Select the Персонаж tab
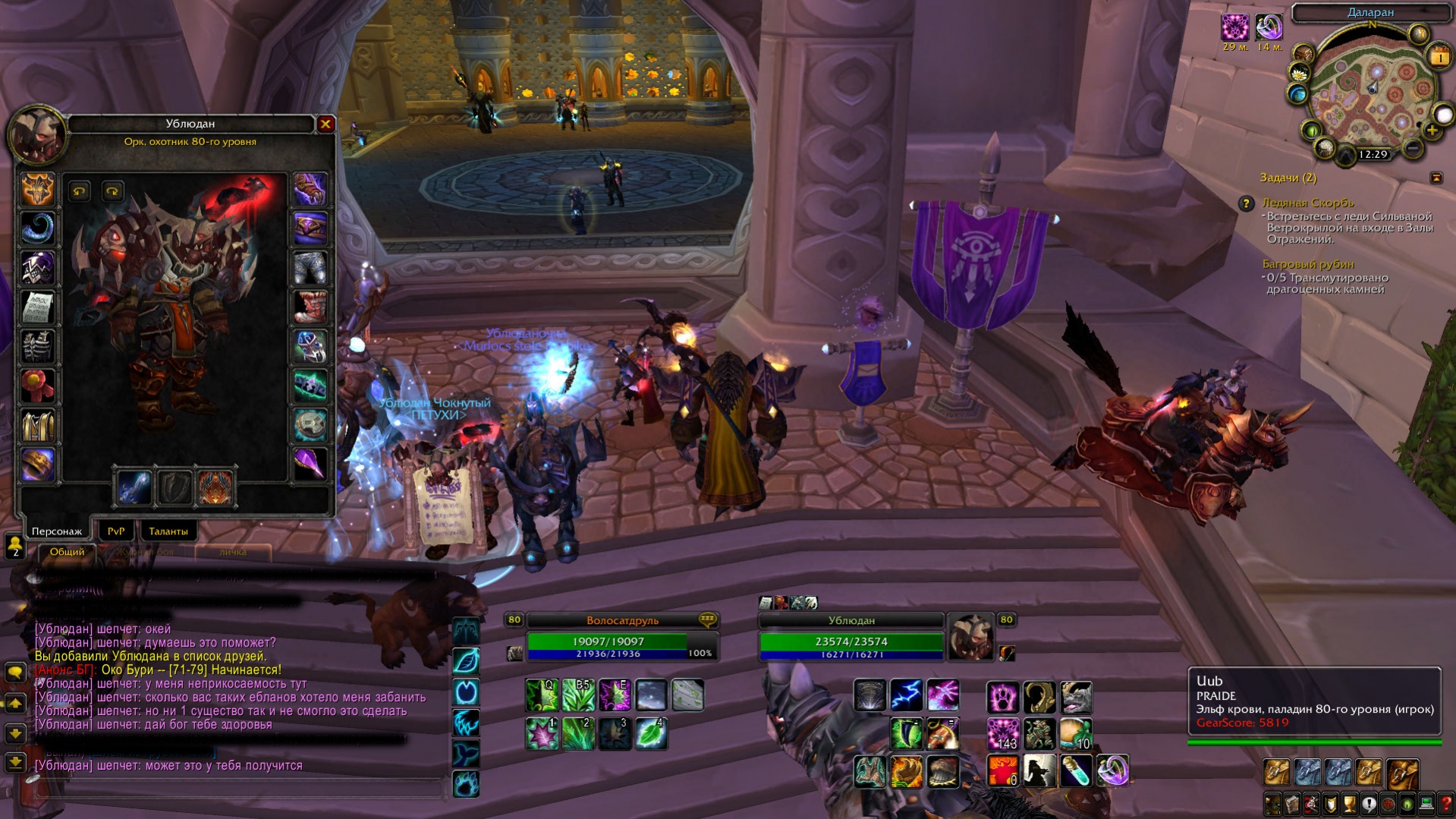The image size is (1456, 819). click(57, 531)
